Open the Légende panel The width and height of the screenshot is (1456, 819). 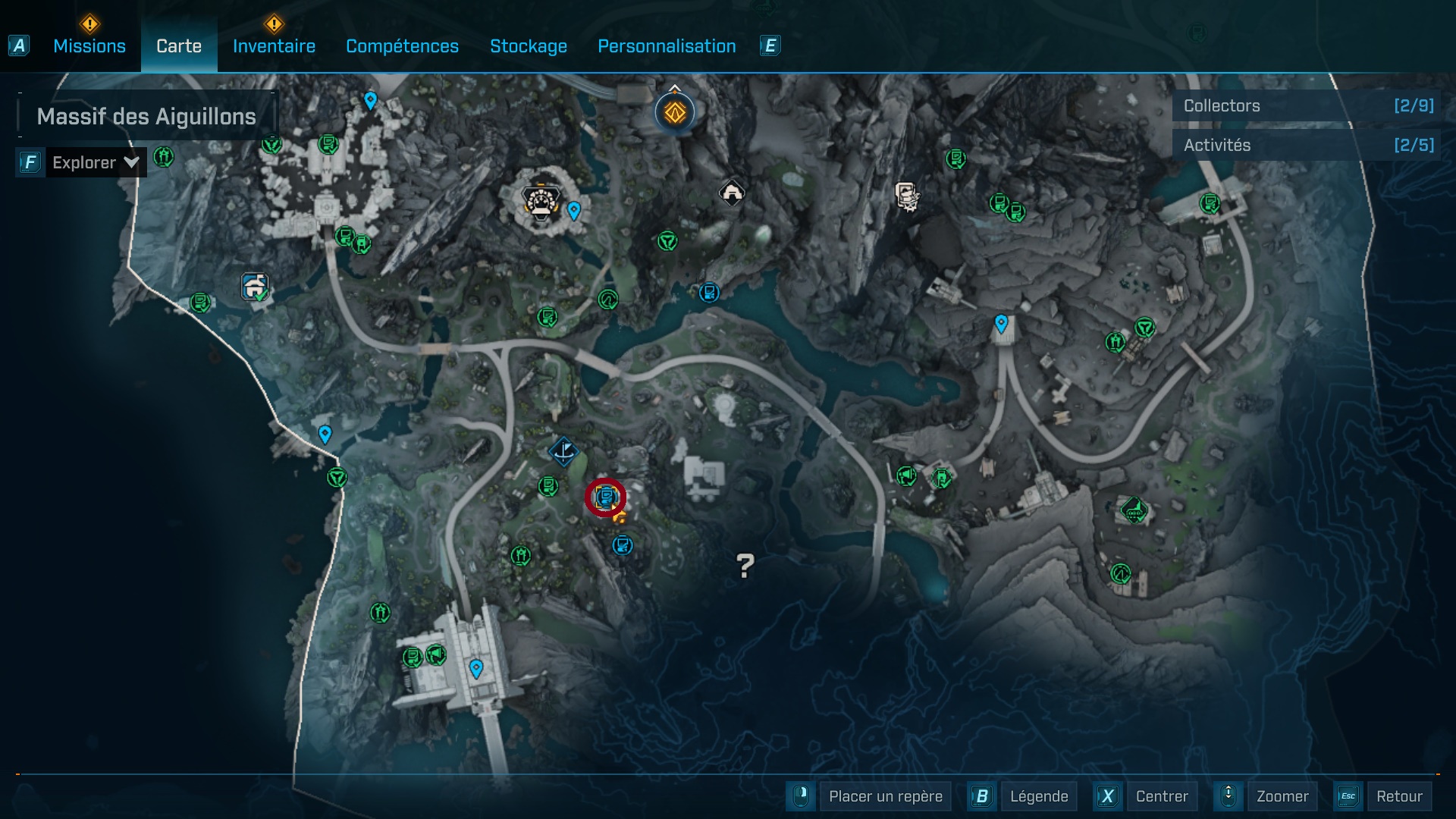(1039, 796)
